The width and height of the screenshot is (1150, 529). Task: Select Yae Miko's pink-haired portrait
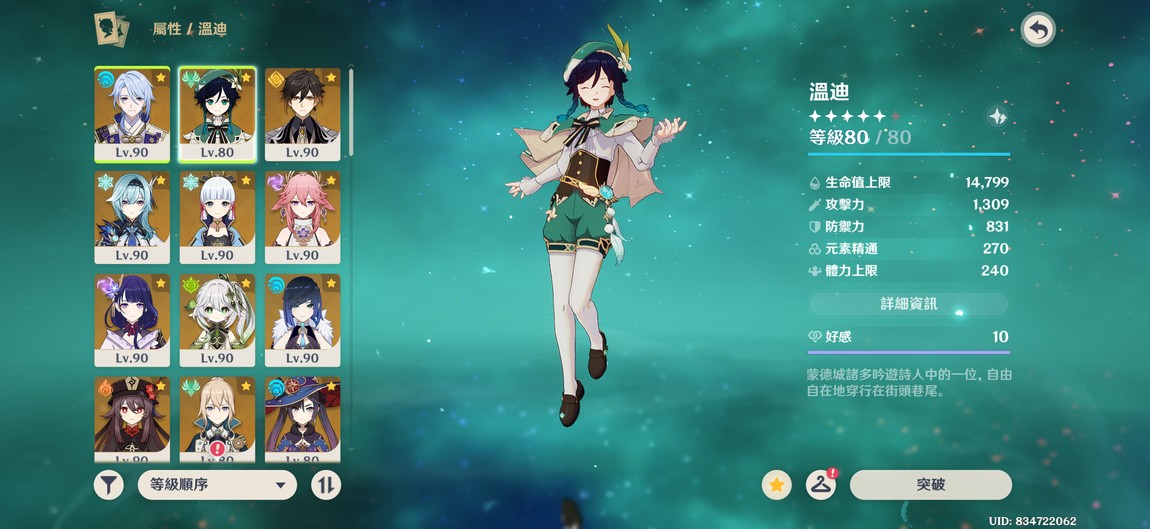click(302, 216)
